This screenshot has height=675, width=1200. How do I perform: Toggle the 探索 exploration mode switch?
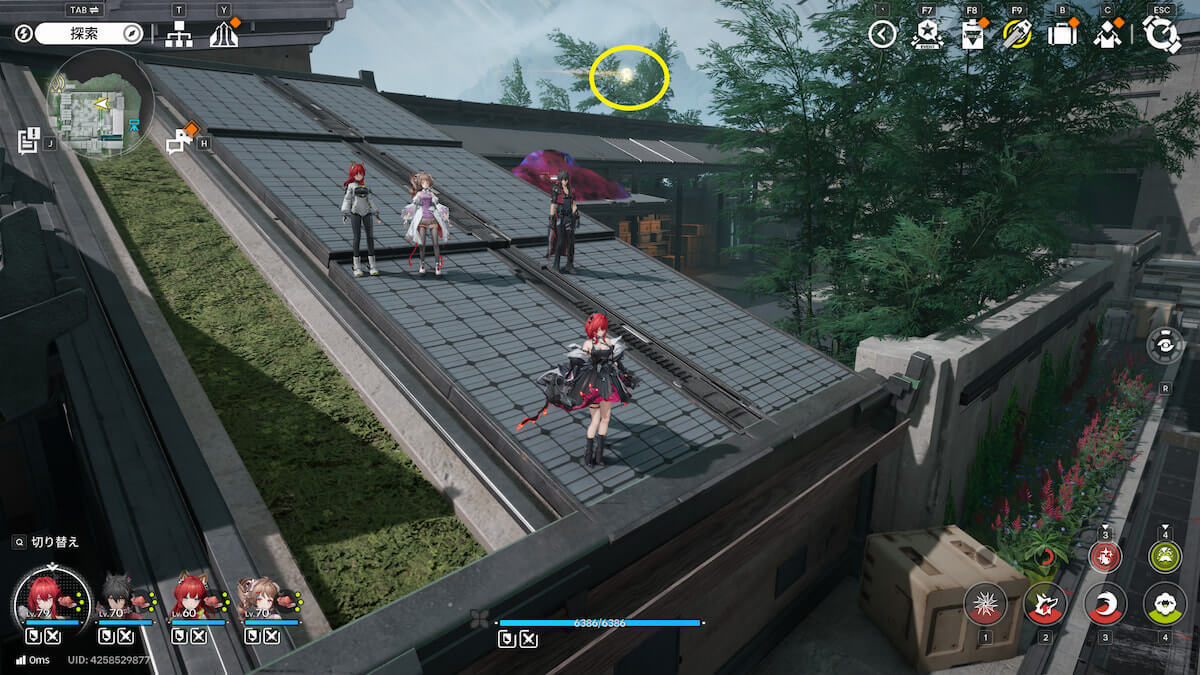click(x=90, y=34)
